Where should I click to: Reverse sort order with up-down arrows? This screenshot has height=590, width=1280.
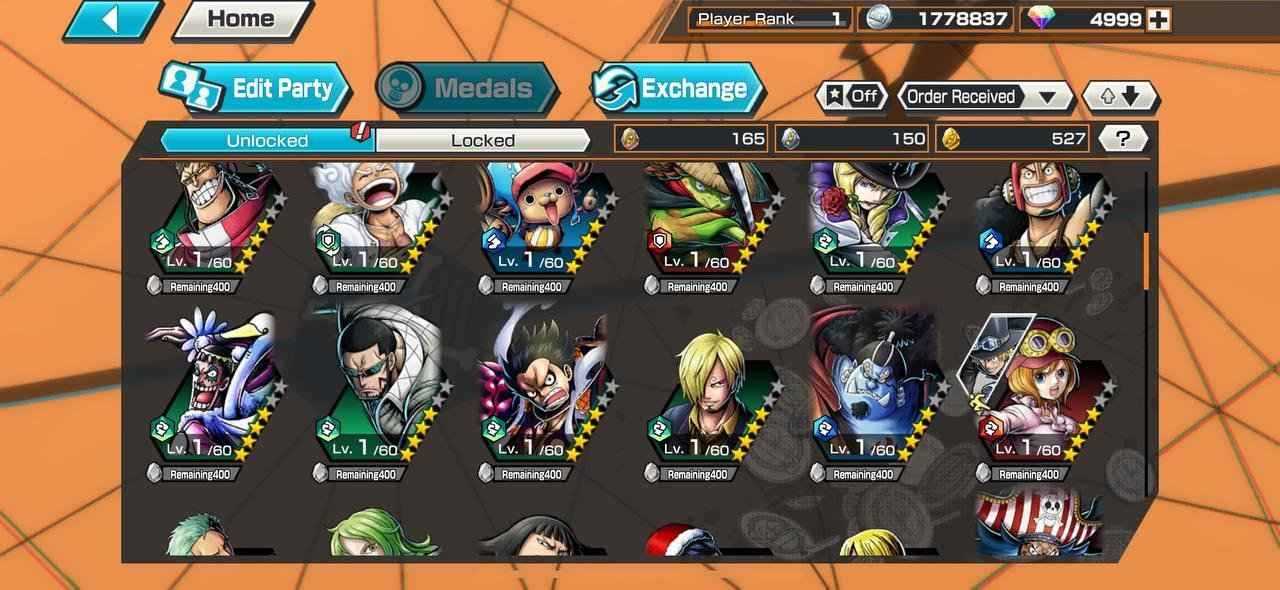[1121, 97]
